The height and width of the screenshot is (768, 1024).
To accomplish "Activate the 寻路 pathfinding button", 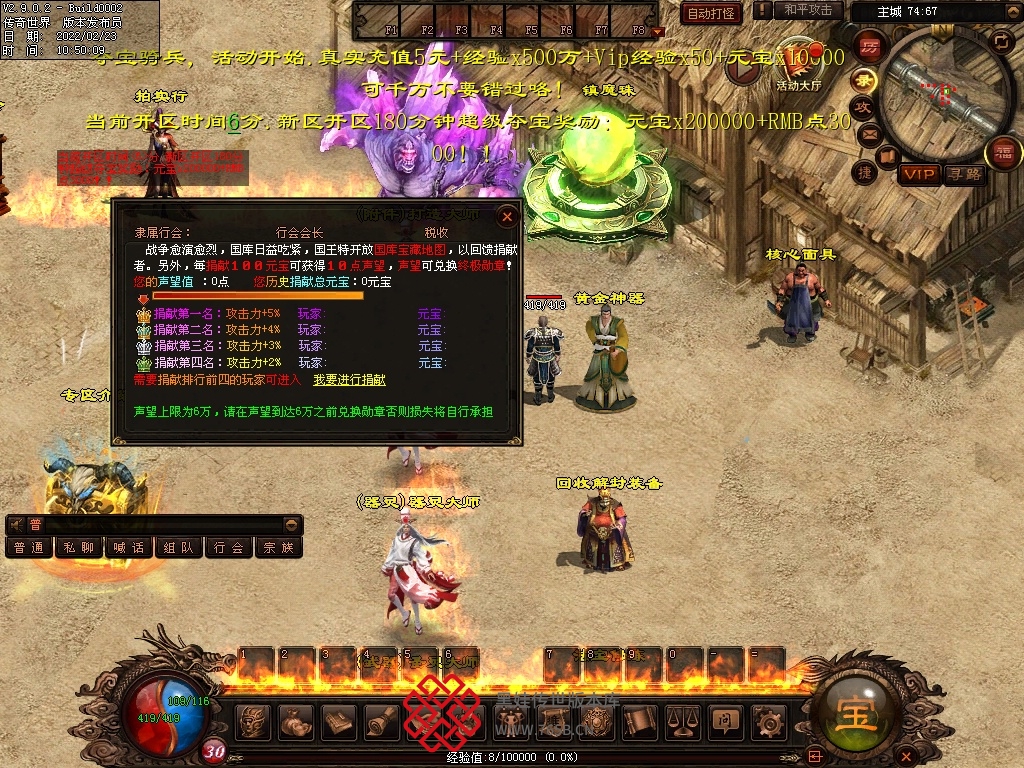I will 964,174.
